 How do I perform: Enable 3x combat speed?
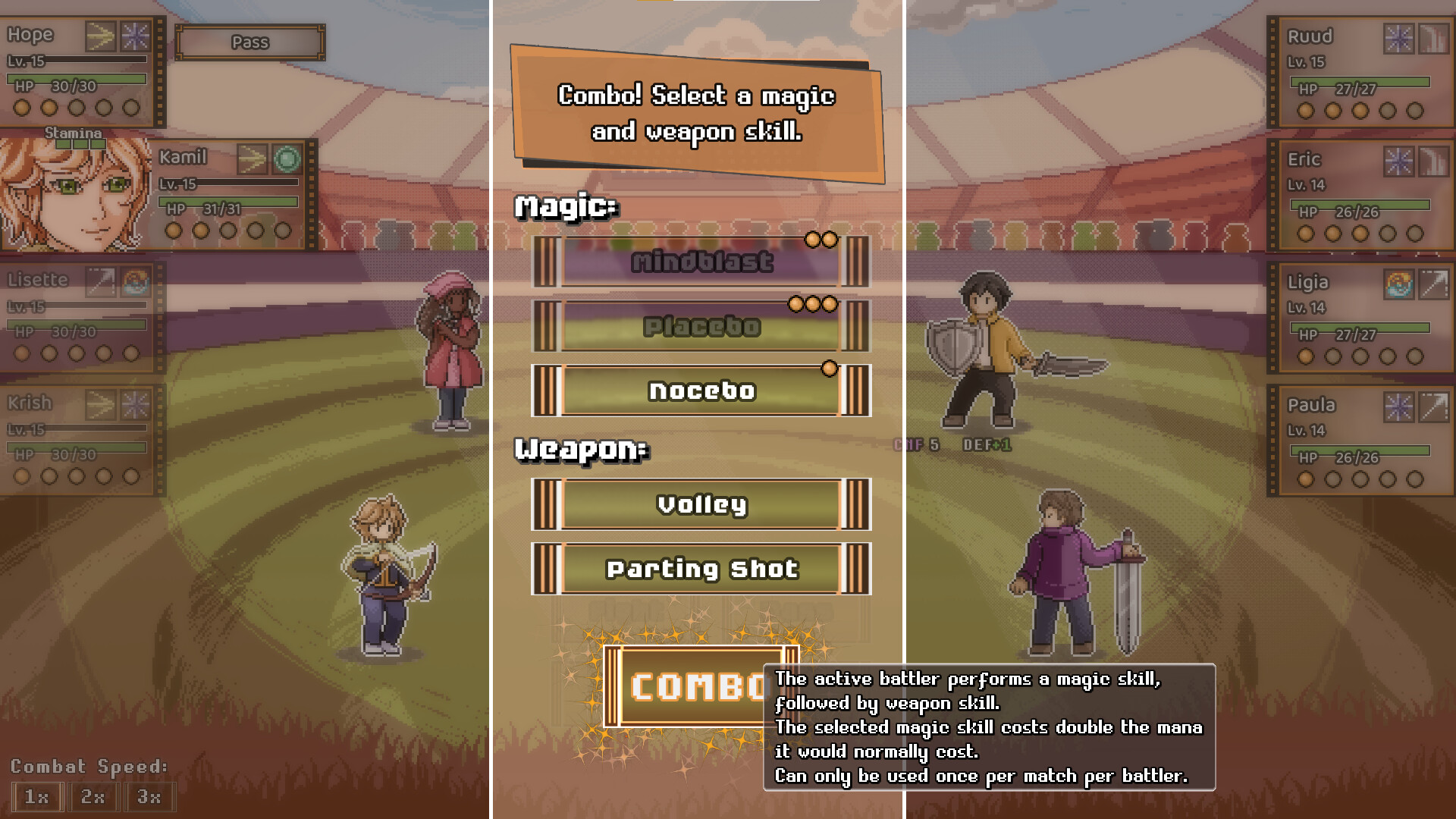pos(150,797)
